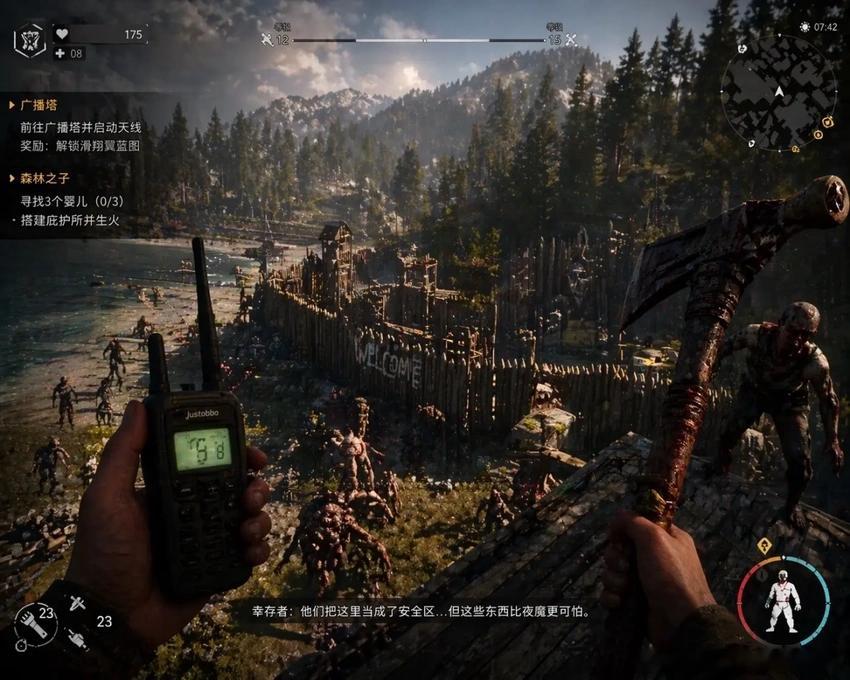Click the left crossed-weapons team icon

click(x=267, y=40)
